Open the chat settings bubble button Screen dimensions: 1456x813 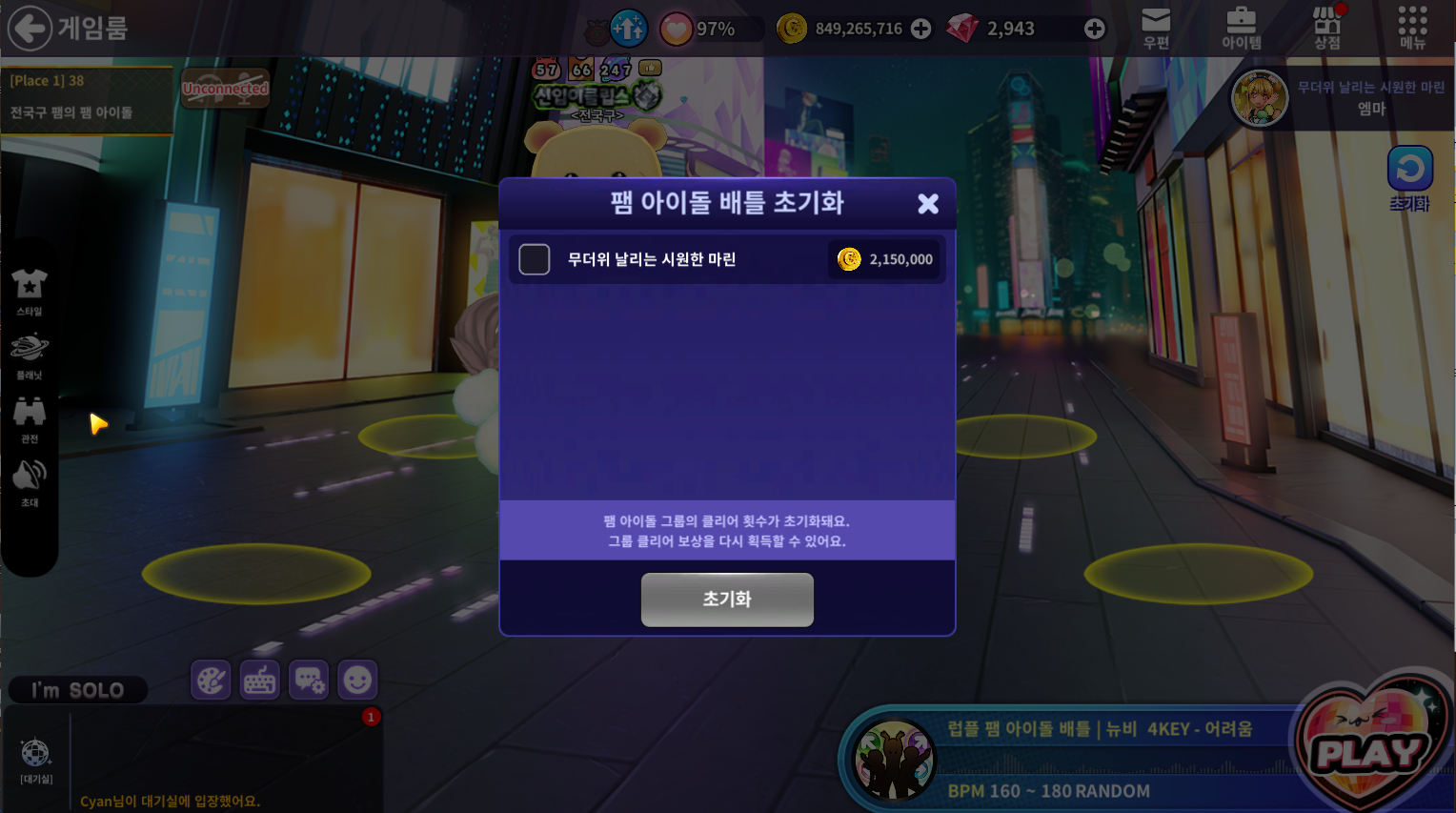click(x=309, y=681)
